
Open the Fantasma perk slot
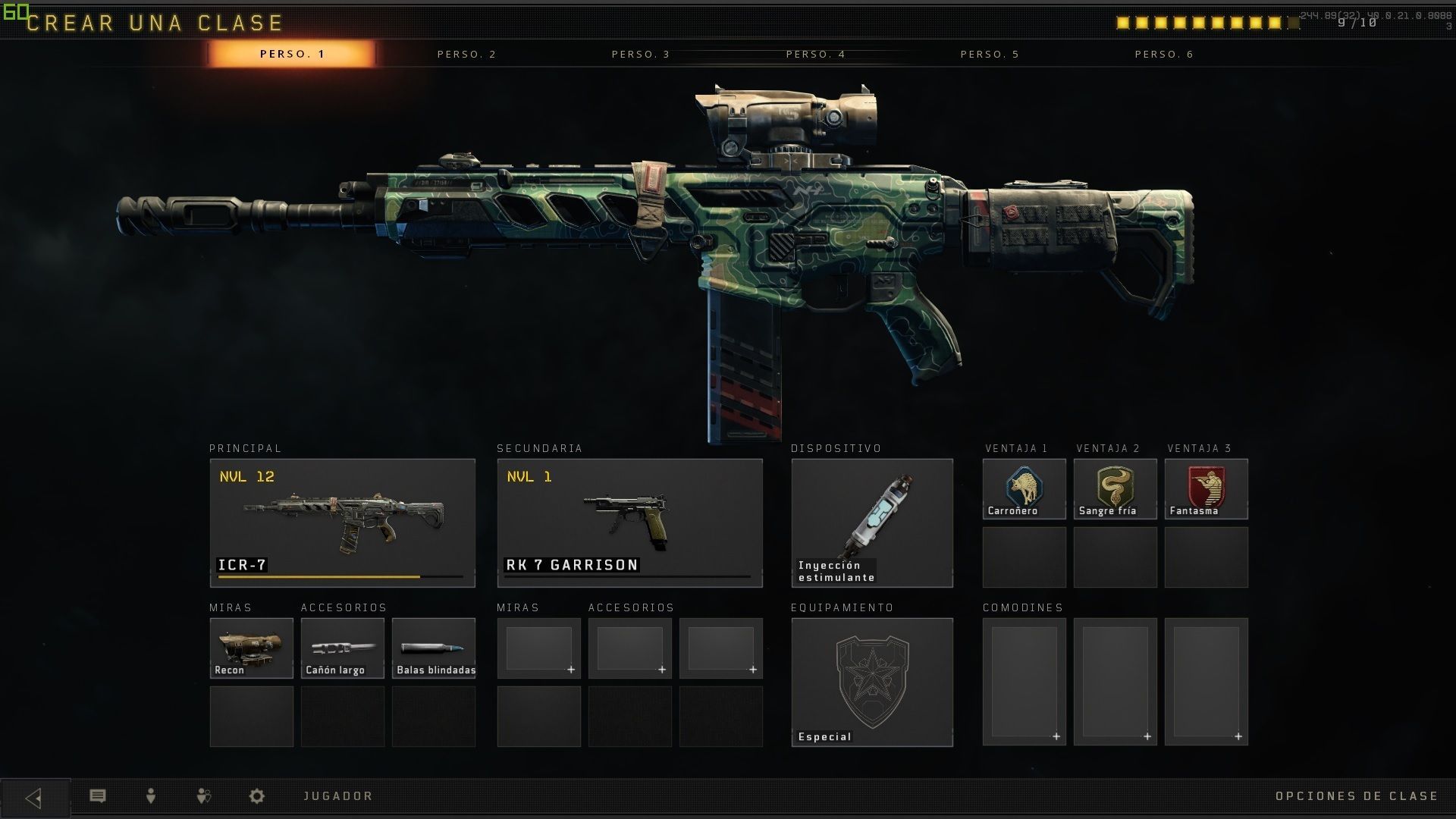(1206, 488)
